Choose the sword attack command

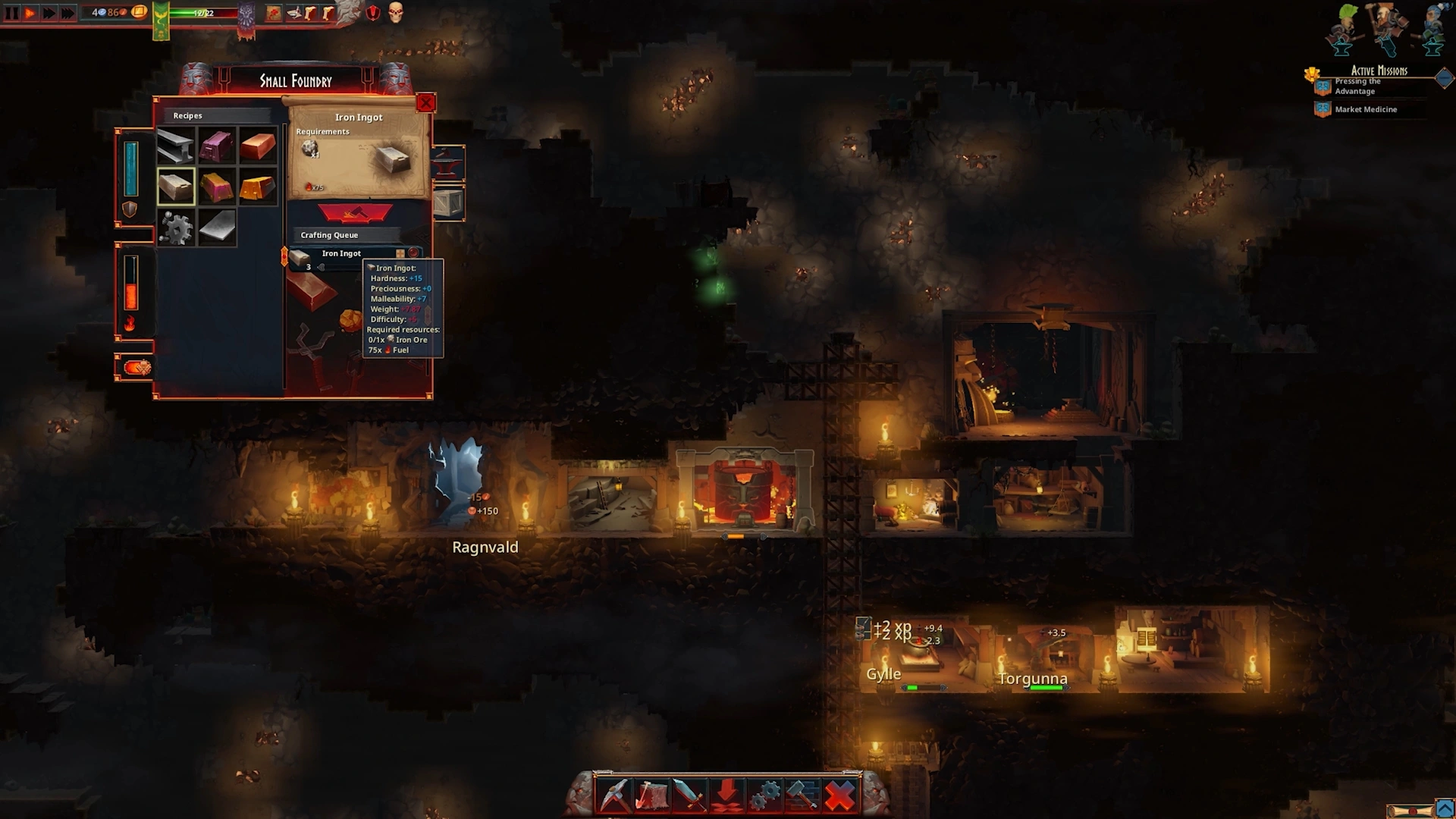689,795
